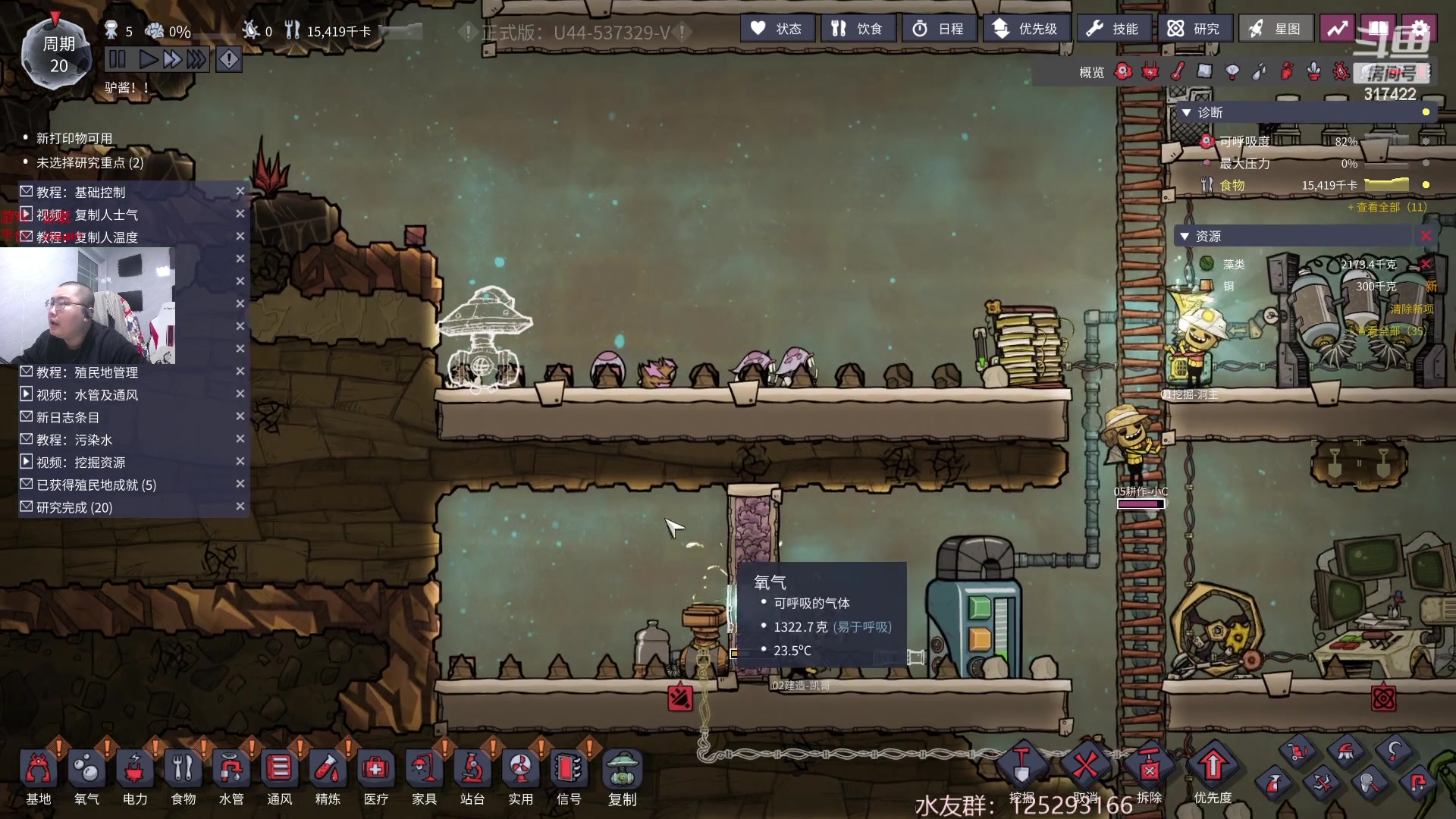The height and width of the screenshot is (819, 1456).
Task: Open the 技能 skills screen
Action: [1112, 29]
